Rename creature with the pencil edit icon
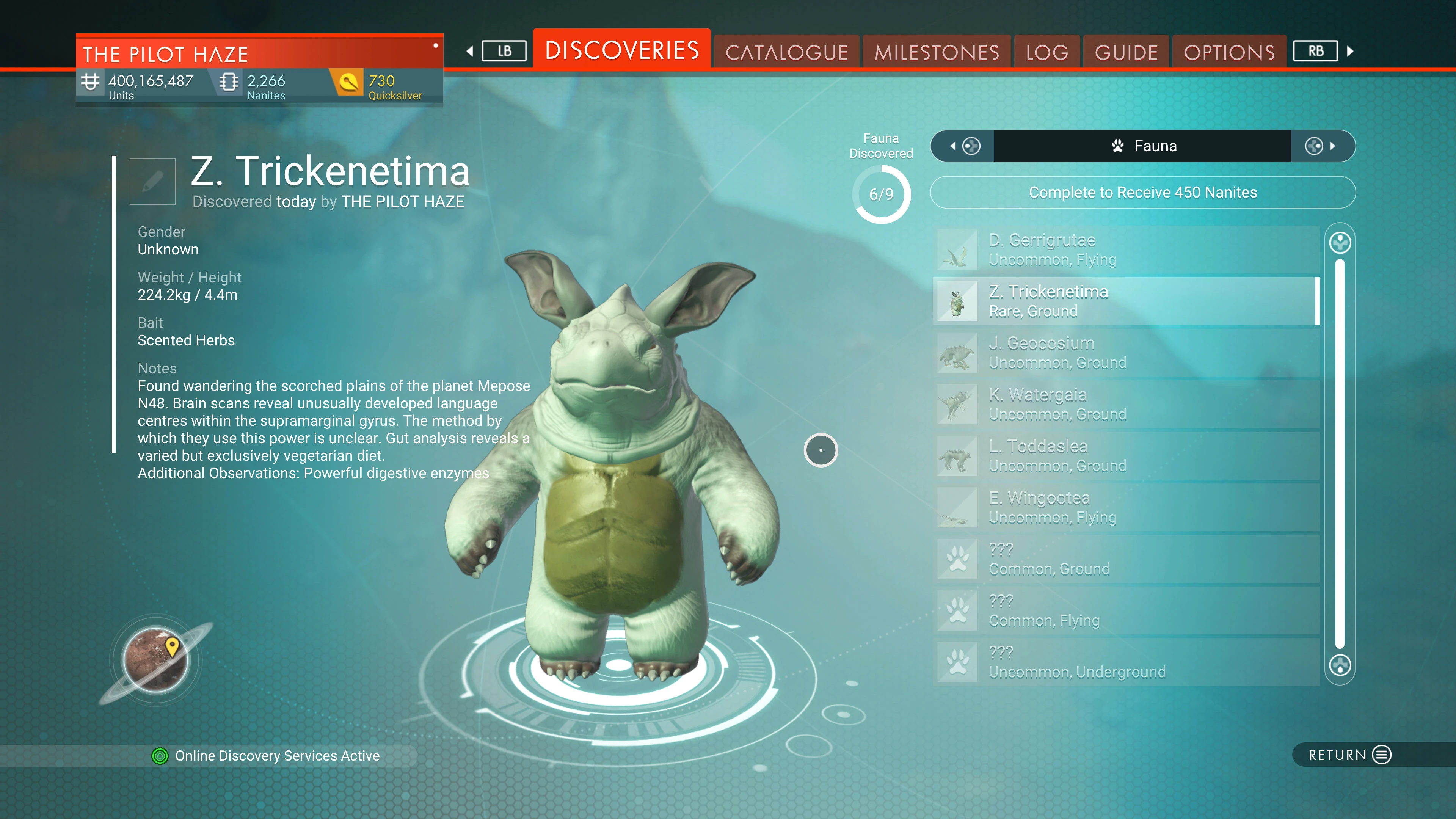Screen dimensions: 1456x819 pyautogui.click(x=152, y=182)
